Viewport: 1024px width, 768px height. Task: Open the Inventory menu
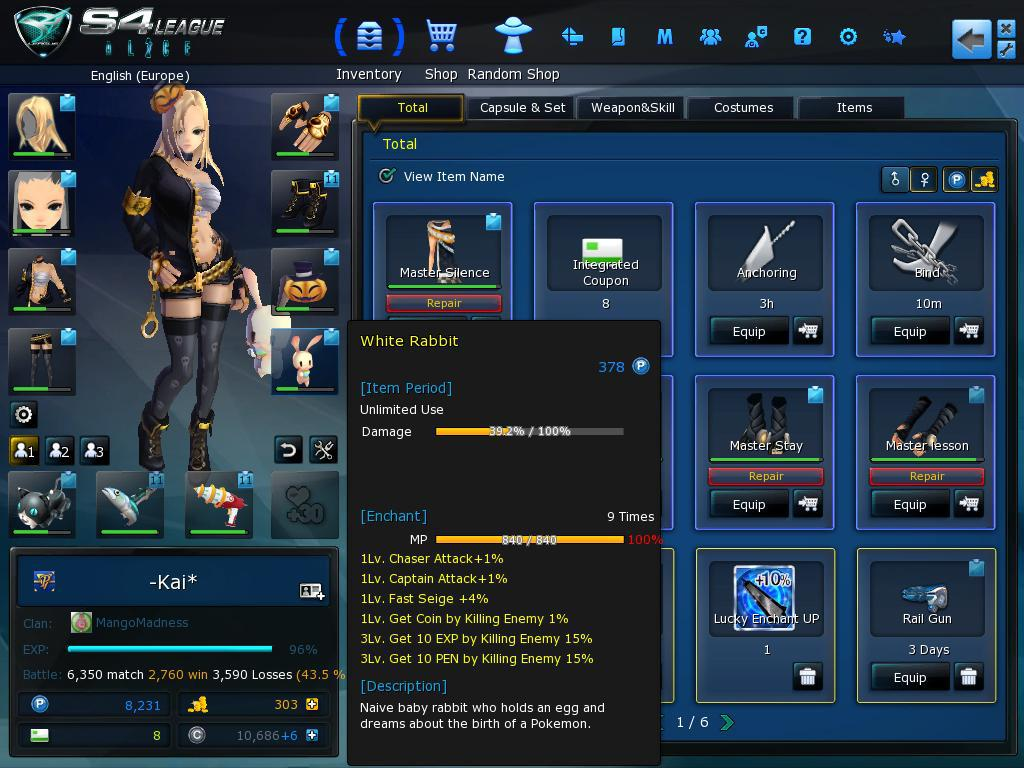369,38
